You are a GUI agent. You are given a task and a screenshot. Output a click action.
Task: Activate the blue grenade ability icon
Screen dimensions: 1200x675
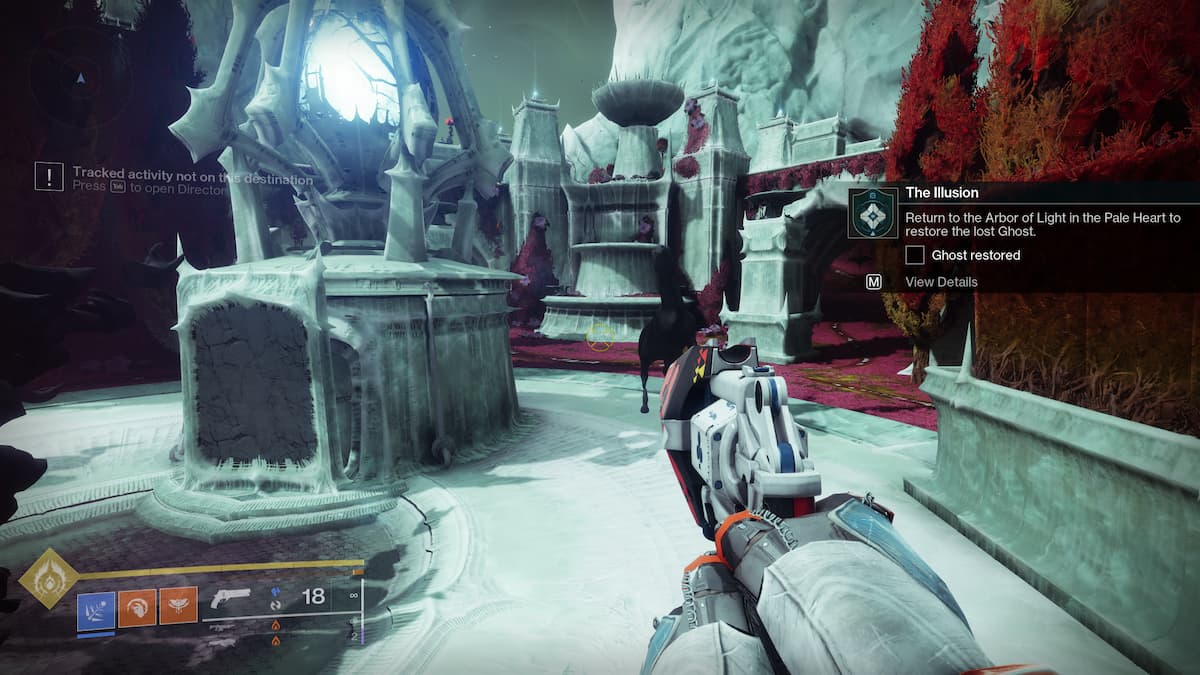point(96,606)
